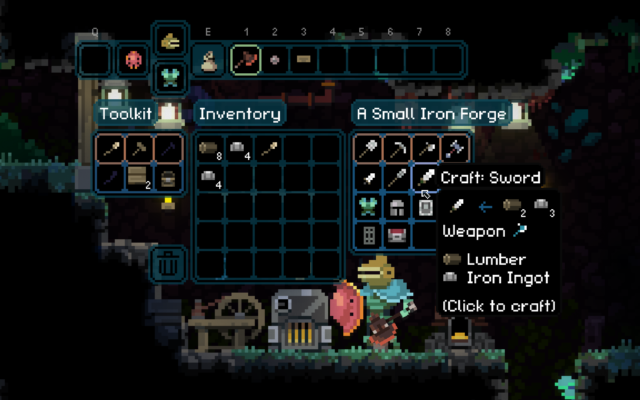Select the torch item in the inventory
The height and width of the screenshot is (400, 640).
268,148
